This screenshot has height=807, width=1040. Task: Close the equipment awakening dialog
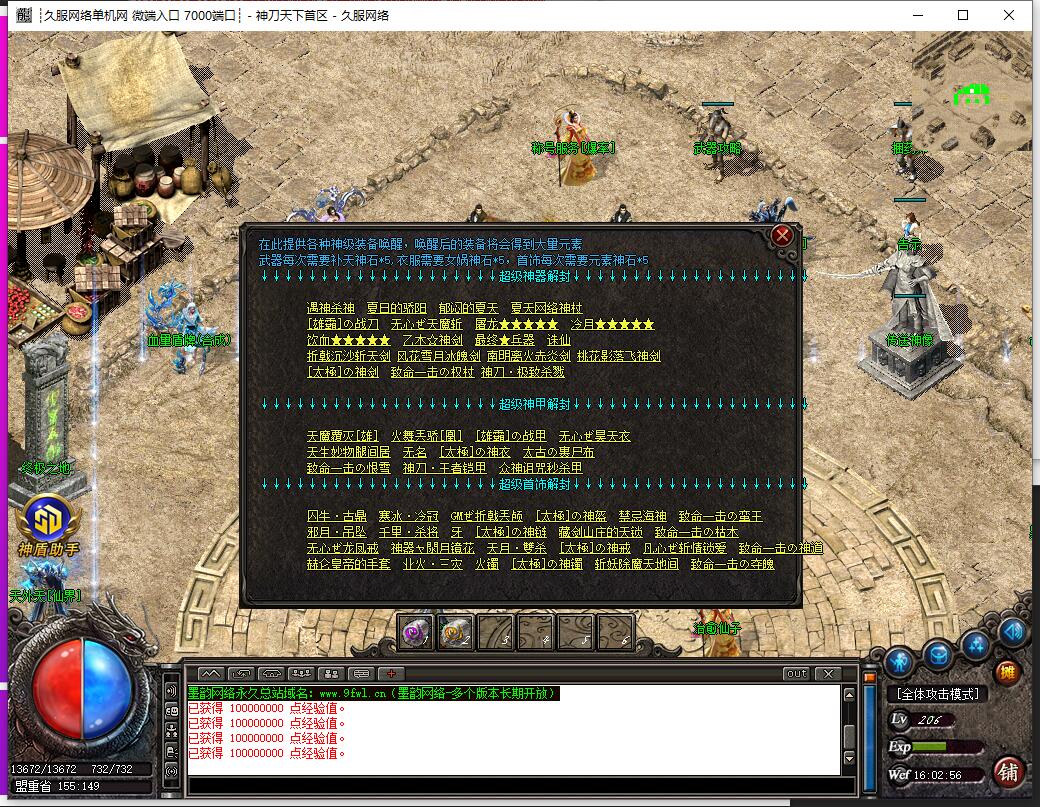(x=783, y=236)
